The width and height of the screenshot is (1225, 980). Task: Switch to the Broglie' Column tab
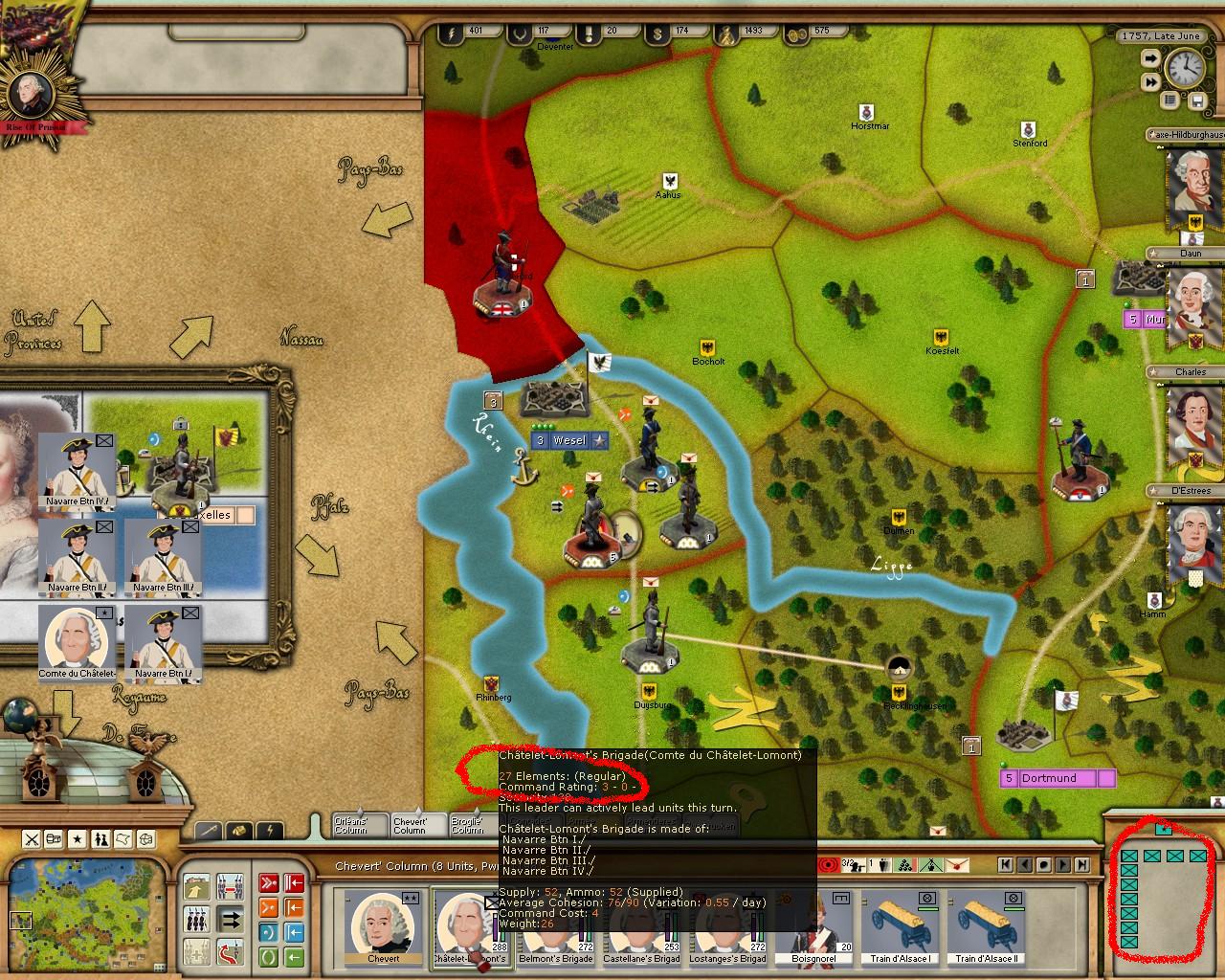[x=468, y=825]
